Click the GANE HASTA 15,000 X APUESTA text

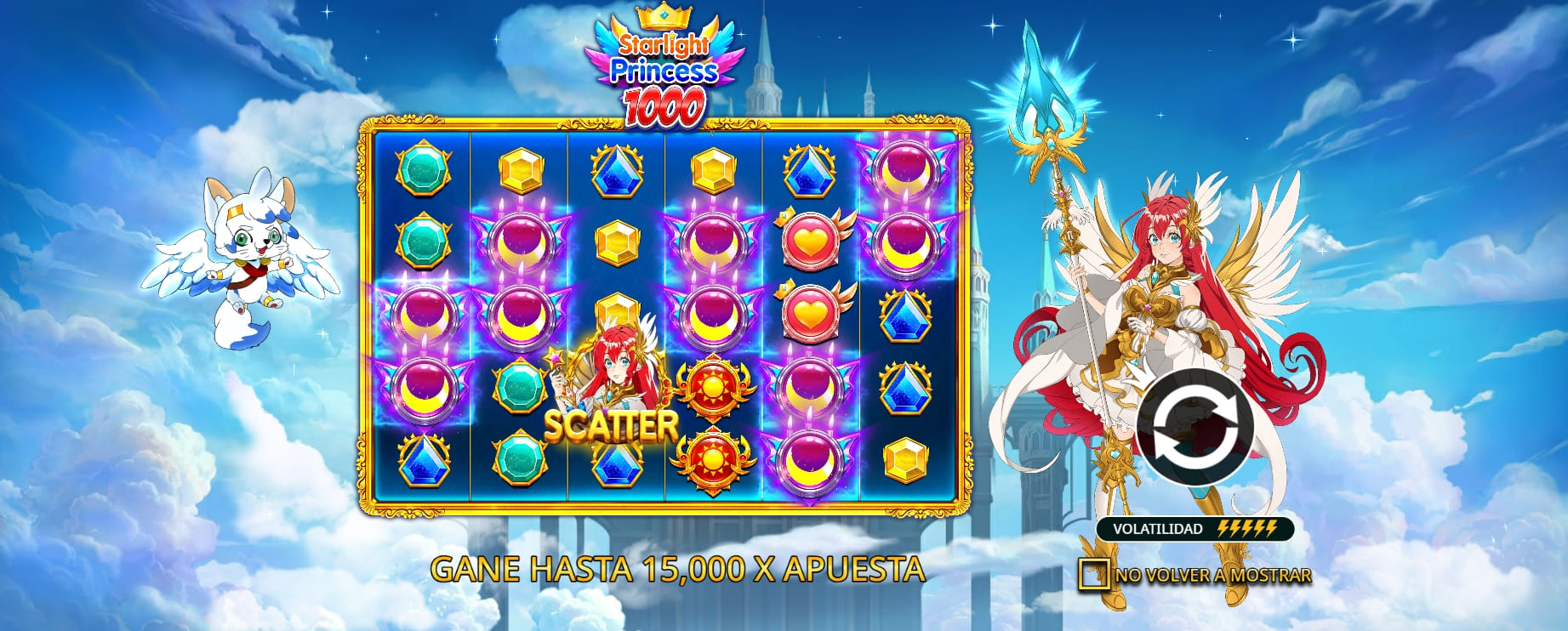(680, 569)
